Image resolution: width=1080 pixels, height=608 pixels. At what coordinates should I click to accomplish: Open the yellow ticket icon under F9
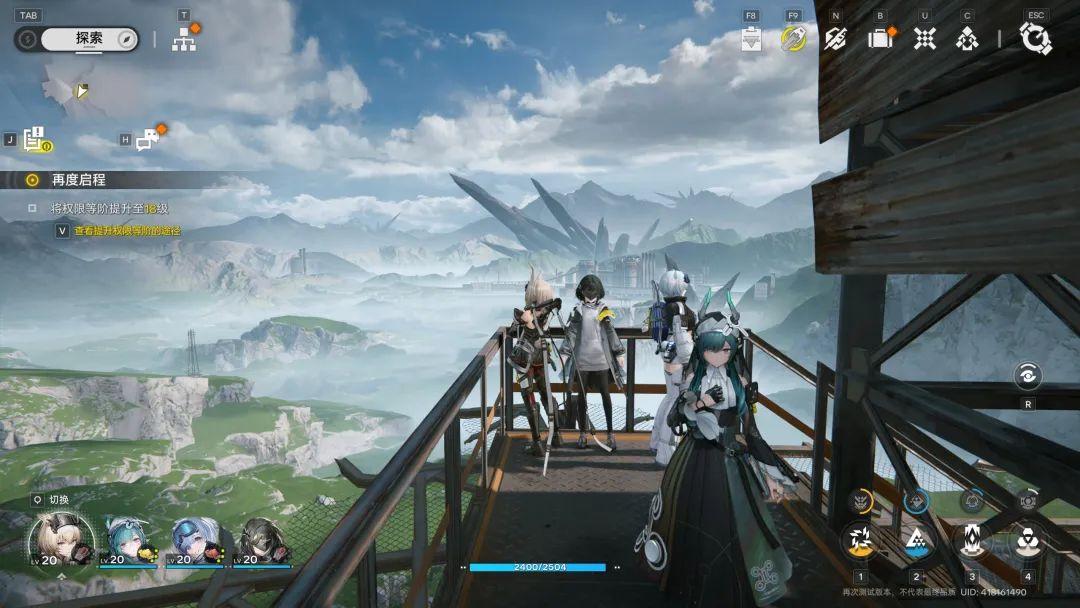[793, 39]
